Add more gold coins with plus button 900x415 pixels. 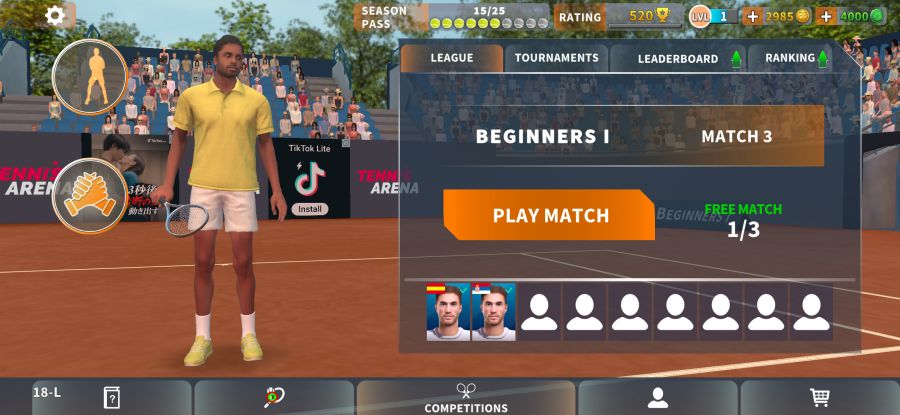click(x=753, y=16)
